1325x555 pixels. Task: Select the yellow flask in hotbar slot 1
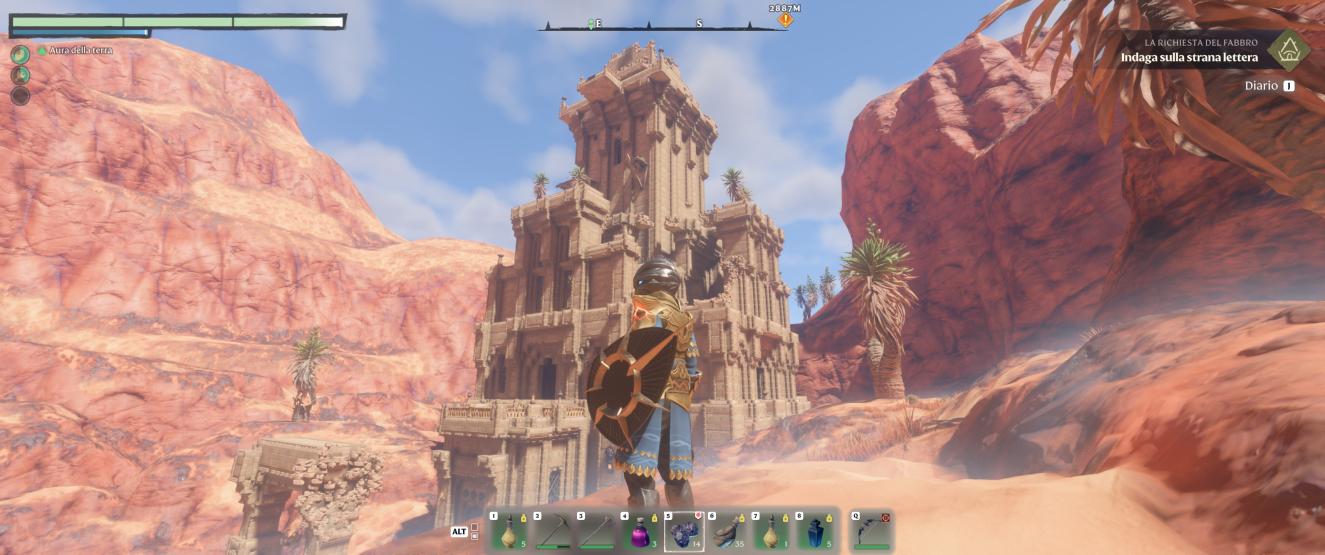point(509,532)
